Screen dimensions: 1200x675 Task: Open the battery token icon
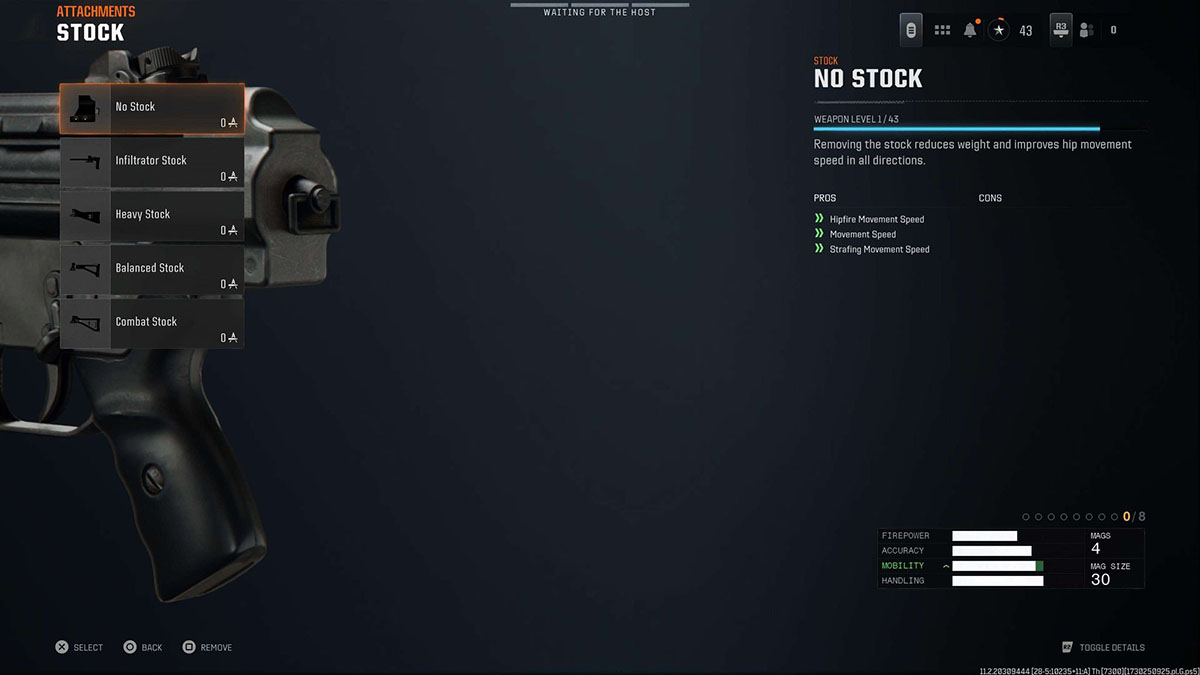point(911,30)
